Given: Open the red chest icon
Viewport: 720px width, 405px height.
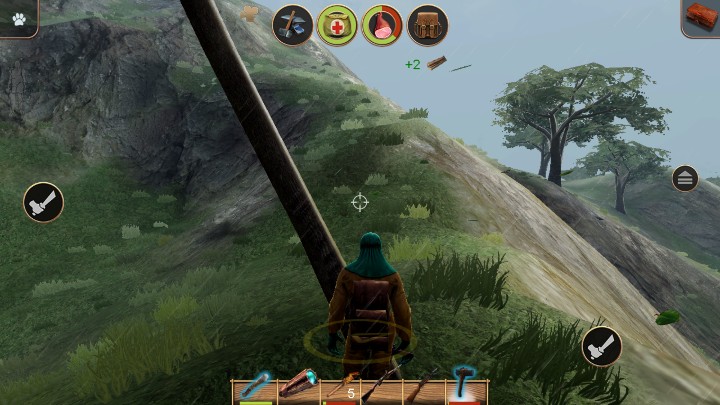Looking at the screenshot, I should pos(701,18).
